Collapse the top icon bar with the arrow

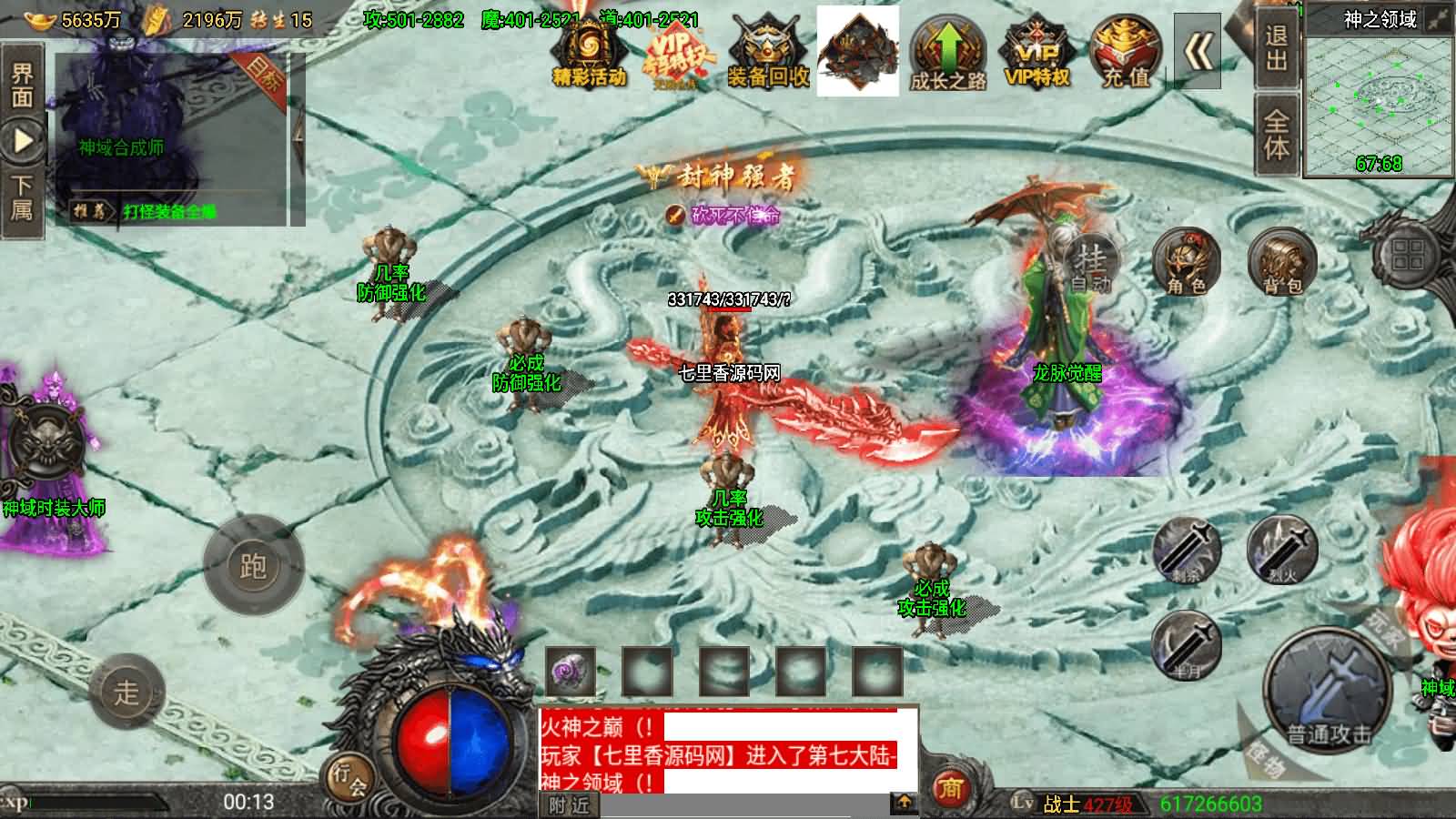1198,52
